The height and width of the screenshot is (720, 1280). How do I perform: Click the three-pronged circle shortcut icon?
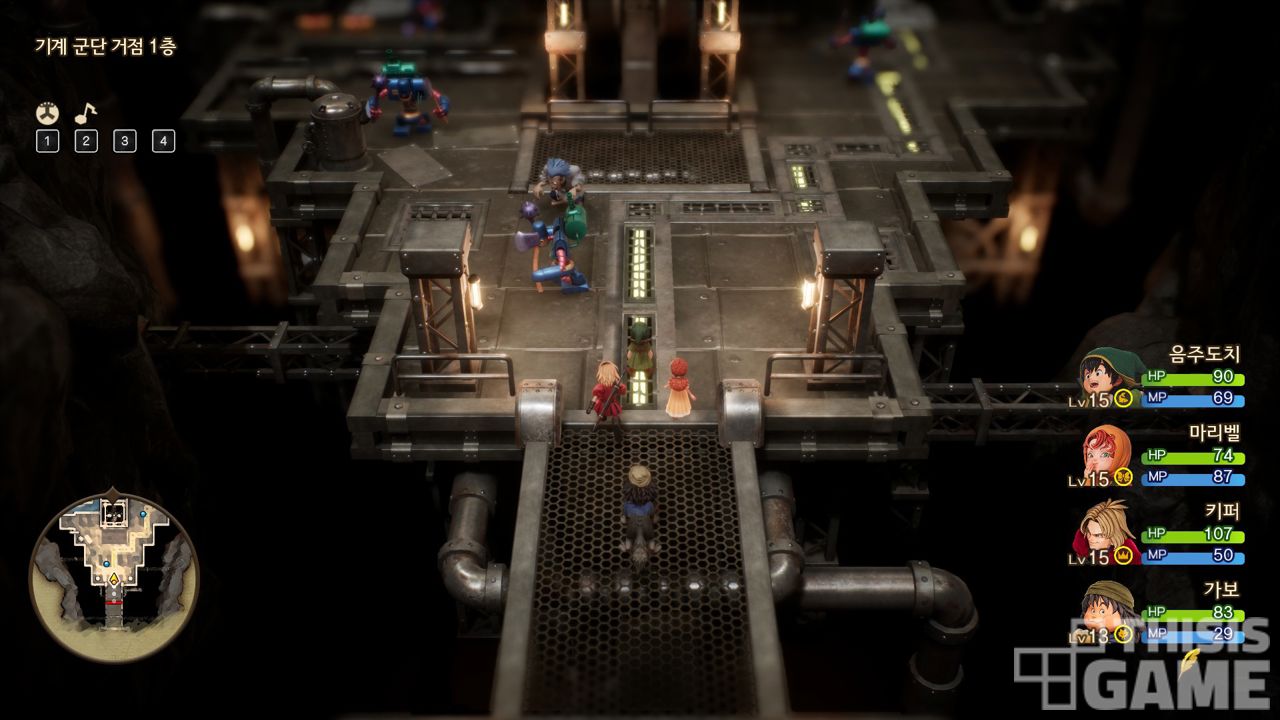(47, 112)
